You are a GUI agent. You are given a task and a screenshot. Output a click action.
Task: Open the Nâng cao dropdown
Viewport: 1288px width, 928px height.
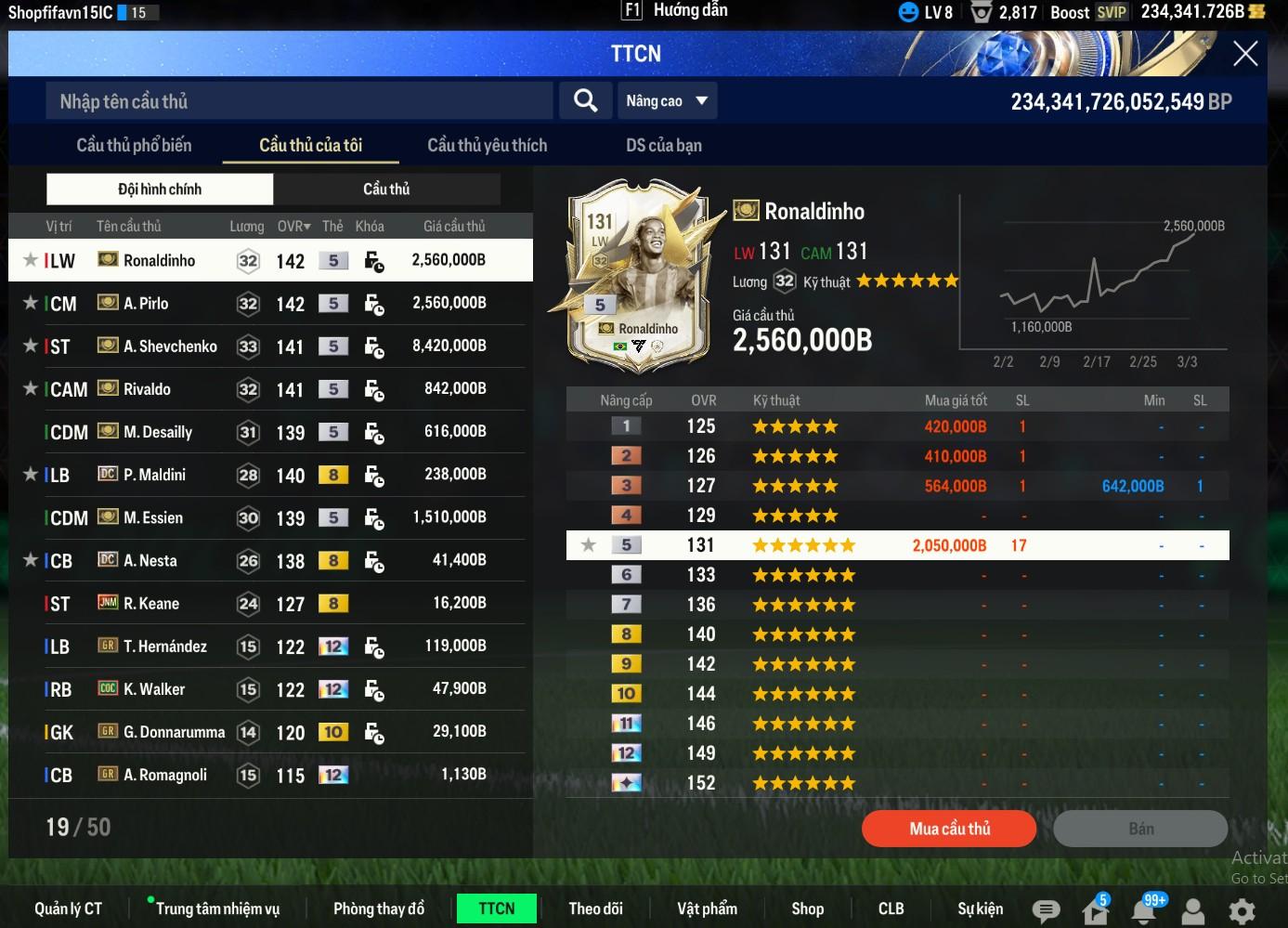[x=667, y=100]
